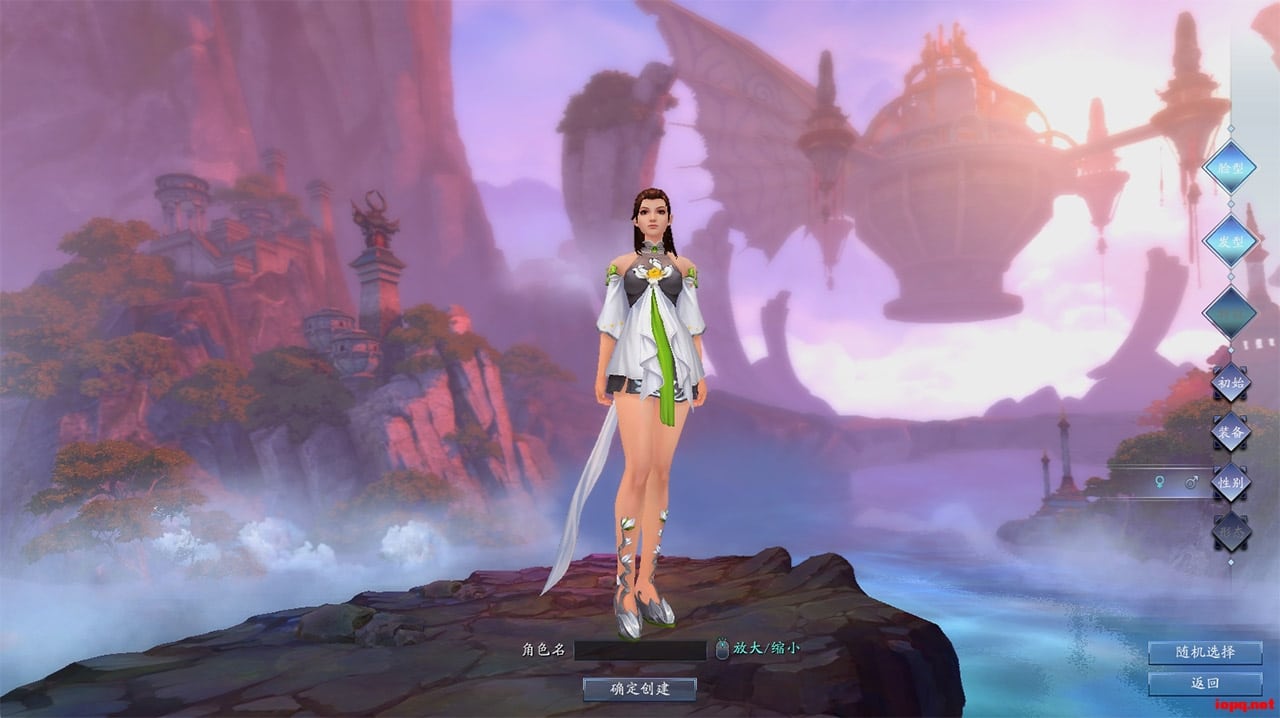Go back using the 返回 button
Image resolution: width=1280 pixels, height=718 pixels.
(x=1205, y=684)
